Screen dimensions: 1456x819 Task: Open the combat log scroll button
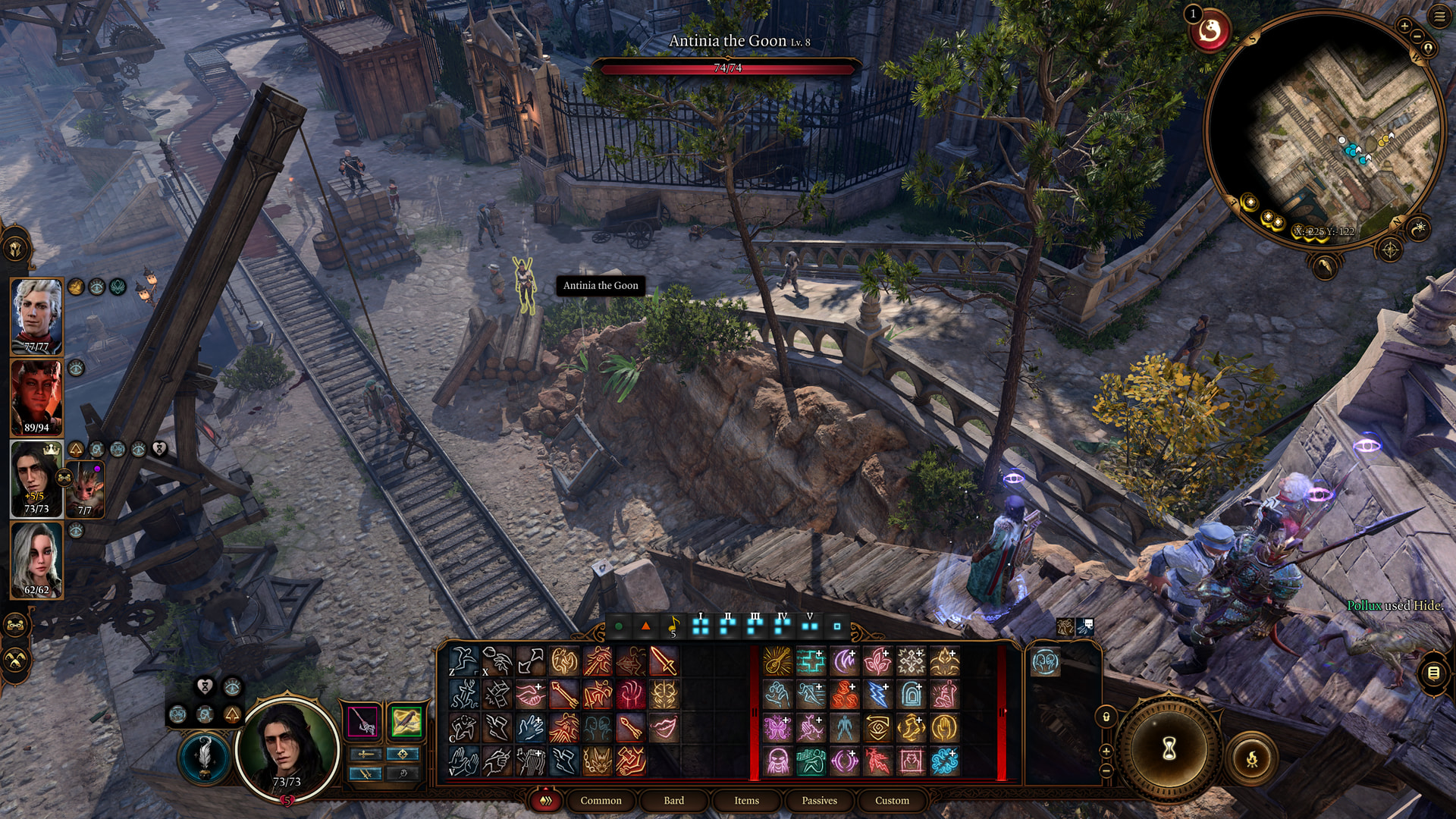pos(1432,673)
